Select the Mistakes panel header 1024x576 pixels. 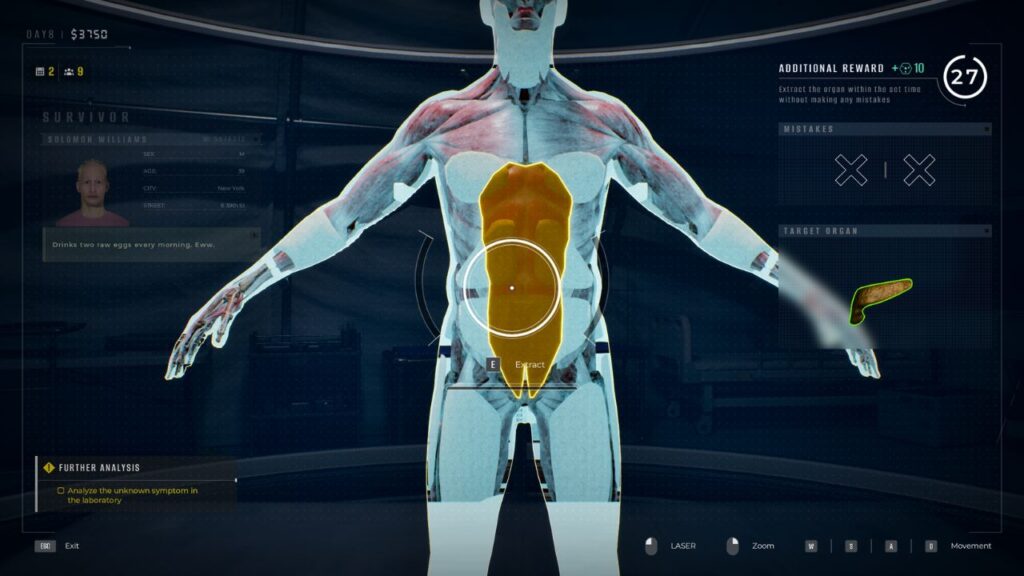tap(884, 129)
